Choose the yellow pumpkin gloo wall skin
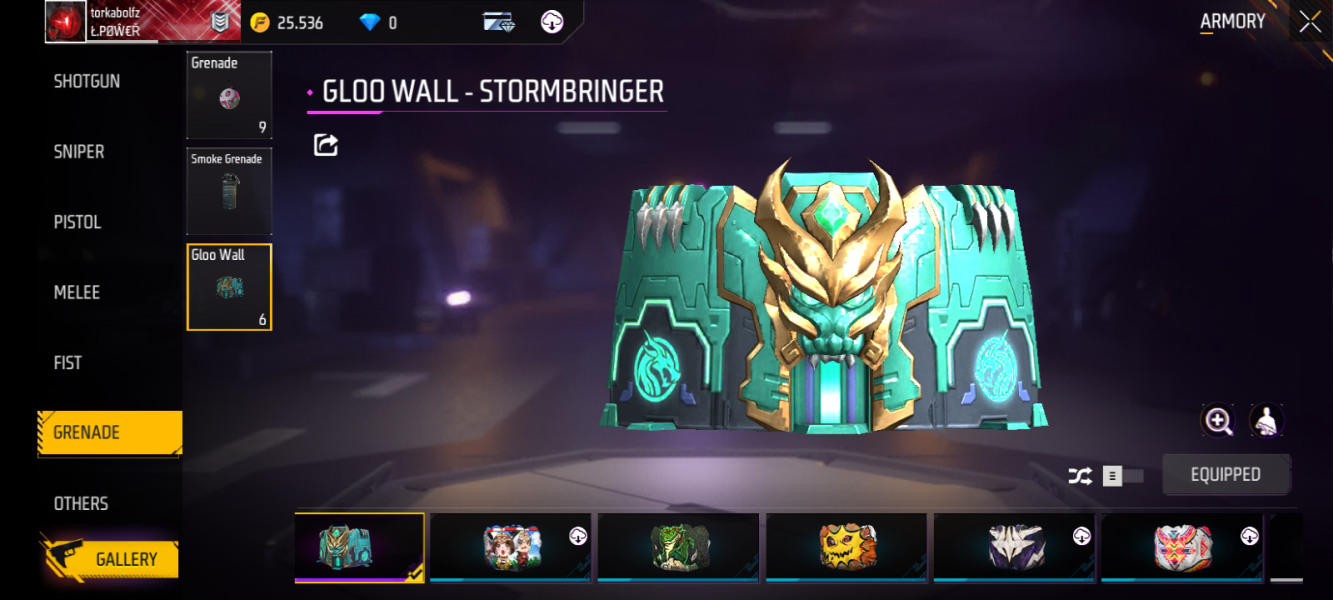Screen dimensions: 1333x600 click(x=847, y=547)
